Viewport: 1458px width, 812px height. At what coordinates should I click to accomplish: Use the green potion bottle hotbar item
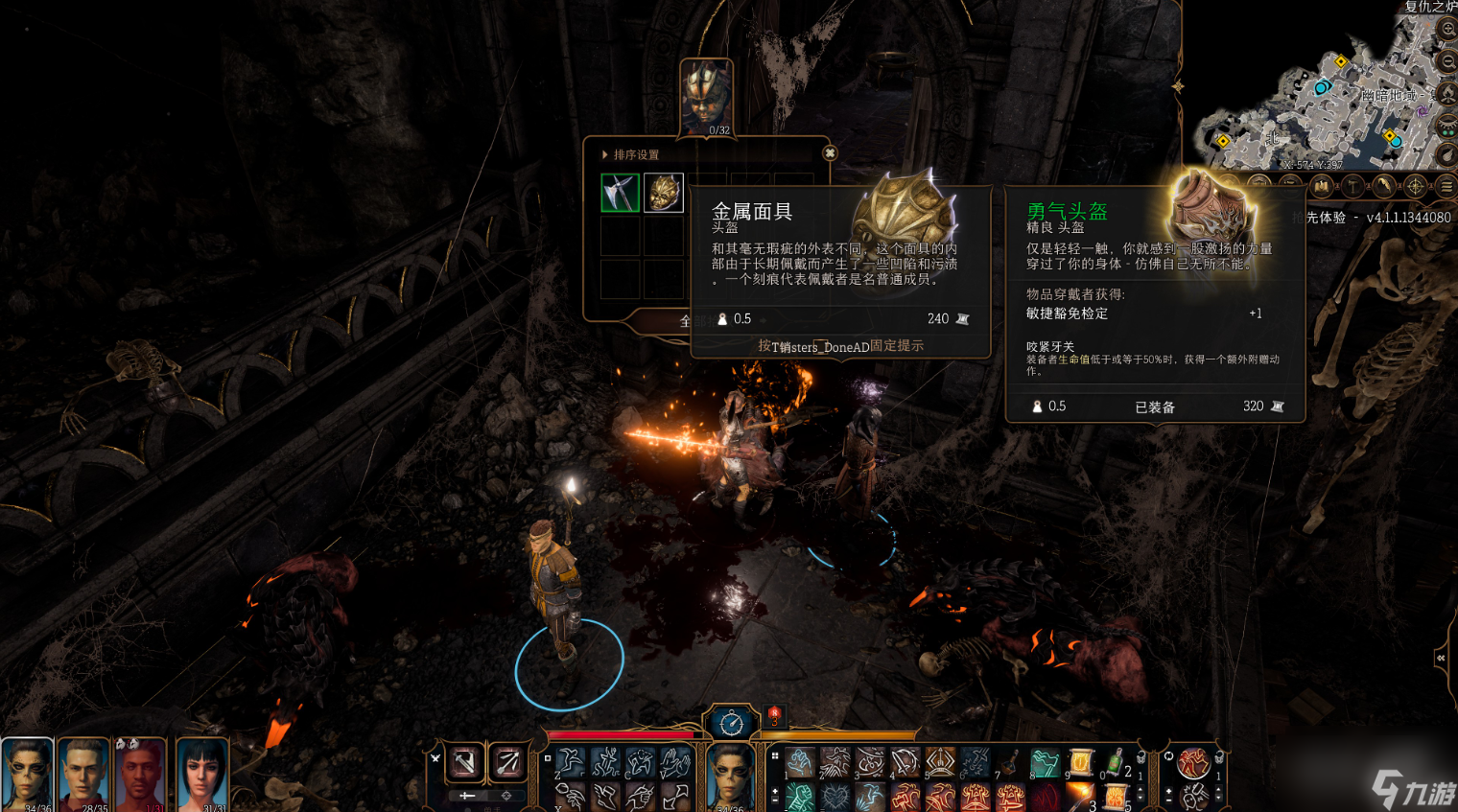click(x=1116, y=763)
